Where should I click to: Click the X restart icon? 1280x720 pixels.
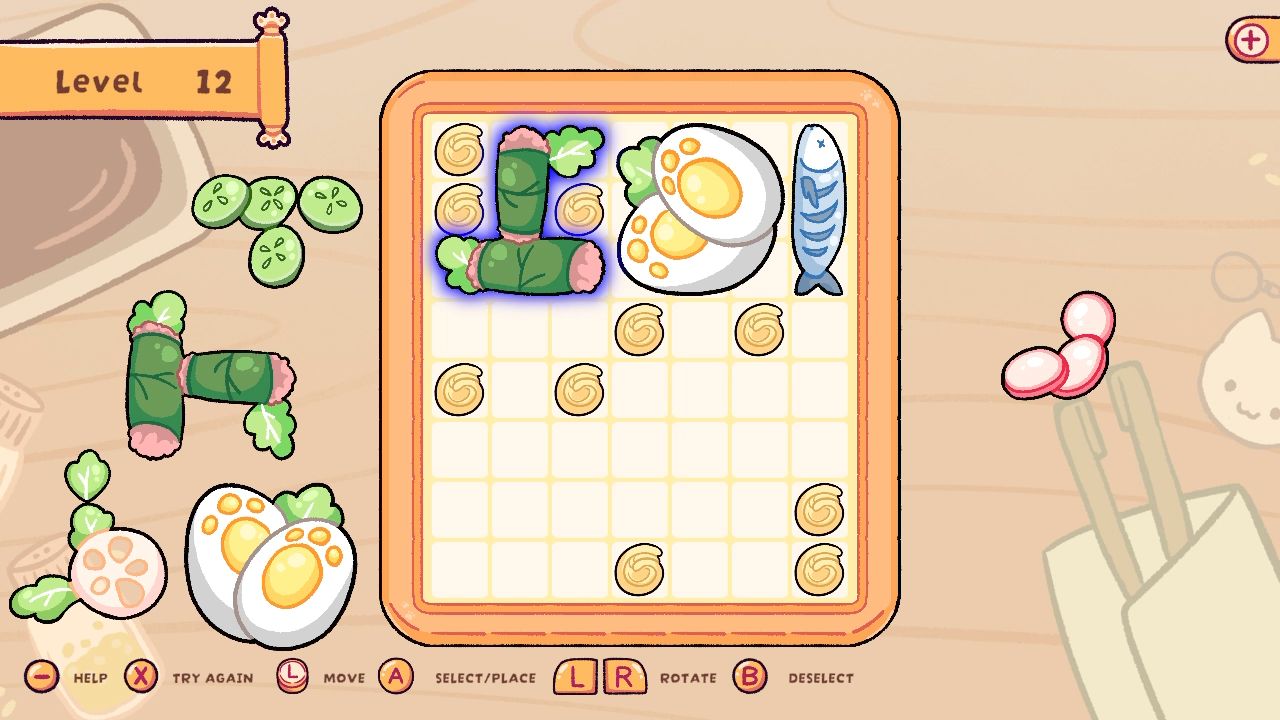click(x=140, y=677)
